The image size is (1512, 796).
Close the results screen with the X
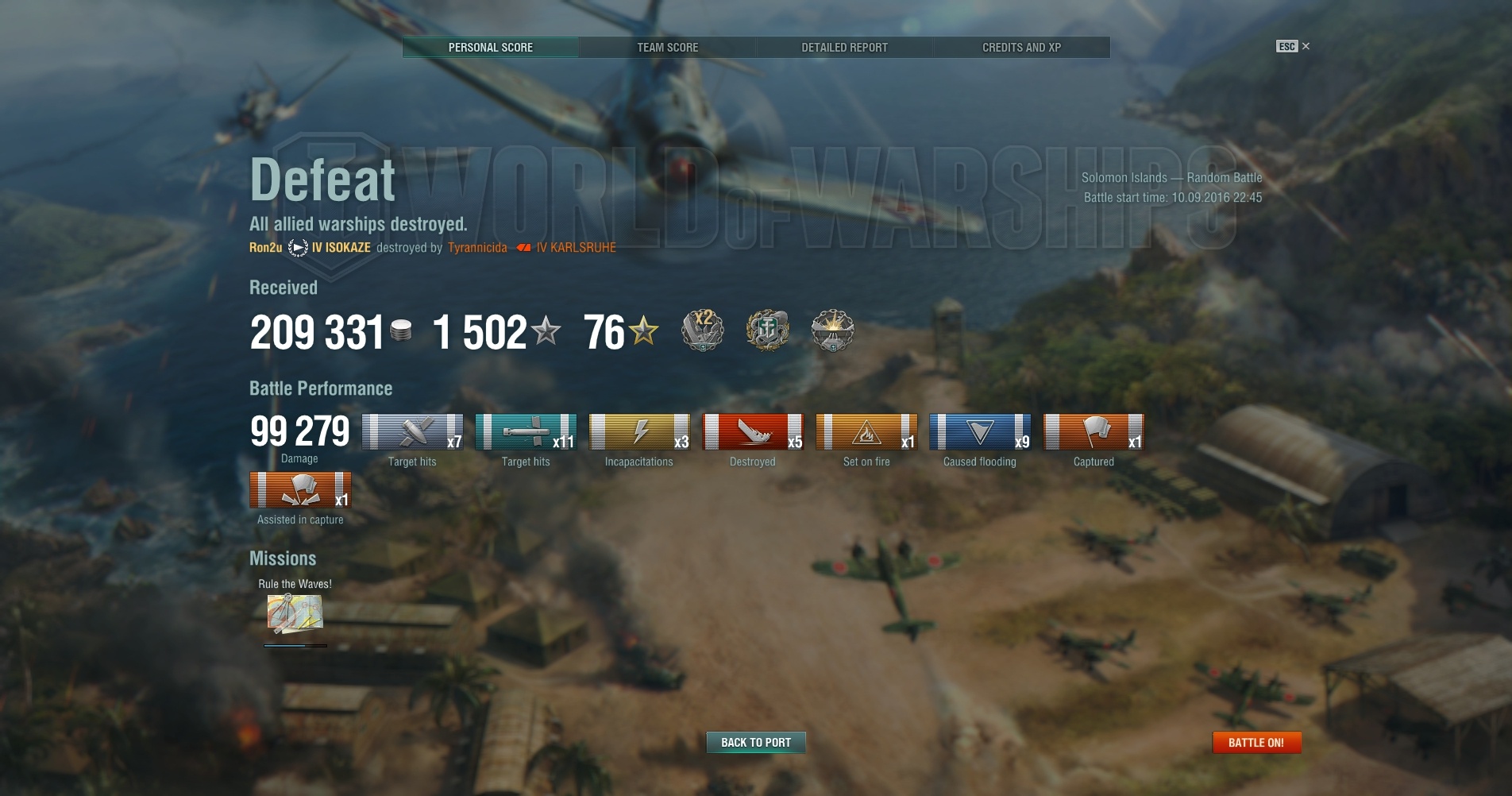coord(1306,46)
